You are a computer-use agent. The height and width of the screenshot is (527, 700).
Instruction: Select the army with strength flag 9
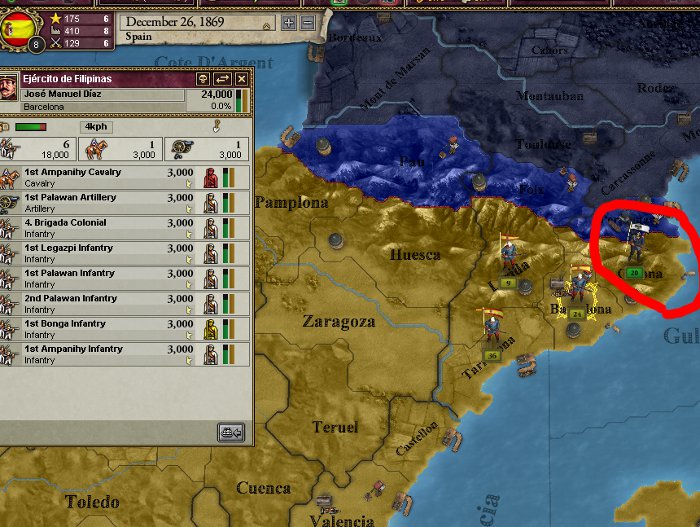click(x=508, y=262)
